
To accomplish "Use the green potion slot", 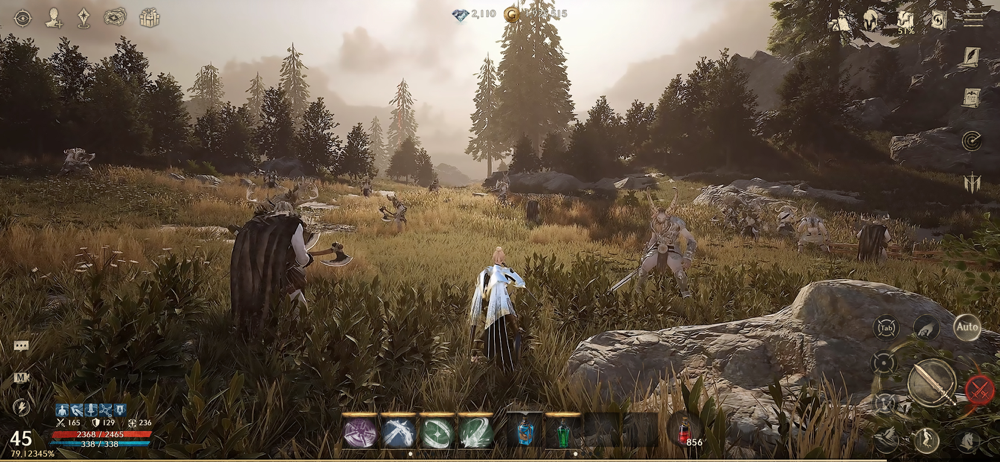I will (563, 431).
